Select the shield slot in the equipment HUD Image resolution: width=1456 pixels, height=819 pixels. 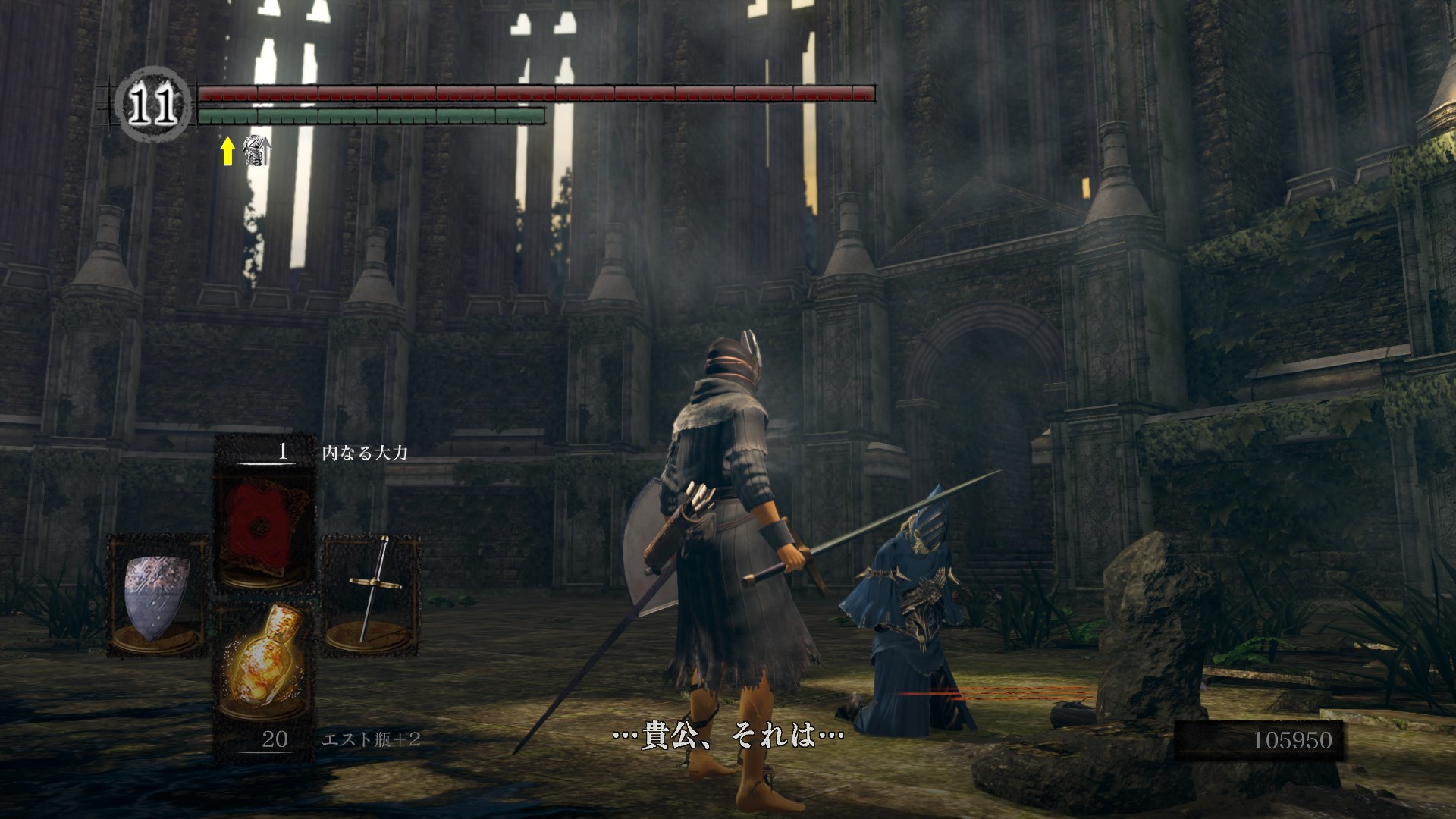[x=157, y=595]
